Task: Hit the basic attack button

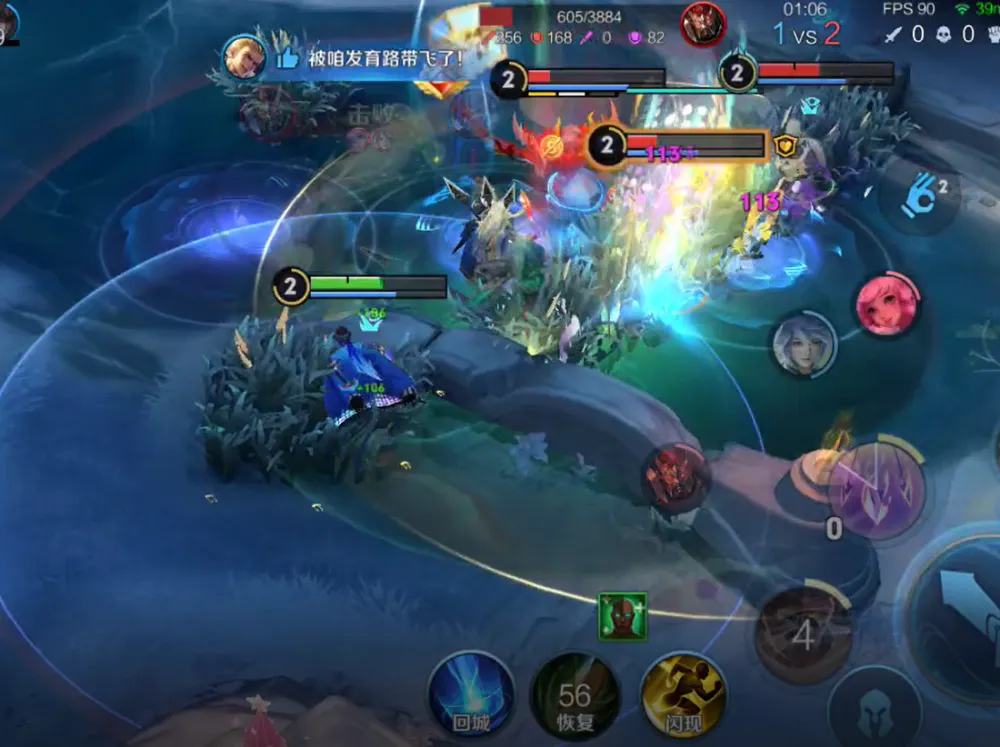Action: pyautogui.click(x=960, y=612)
